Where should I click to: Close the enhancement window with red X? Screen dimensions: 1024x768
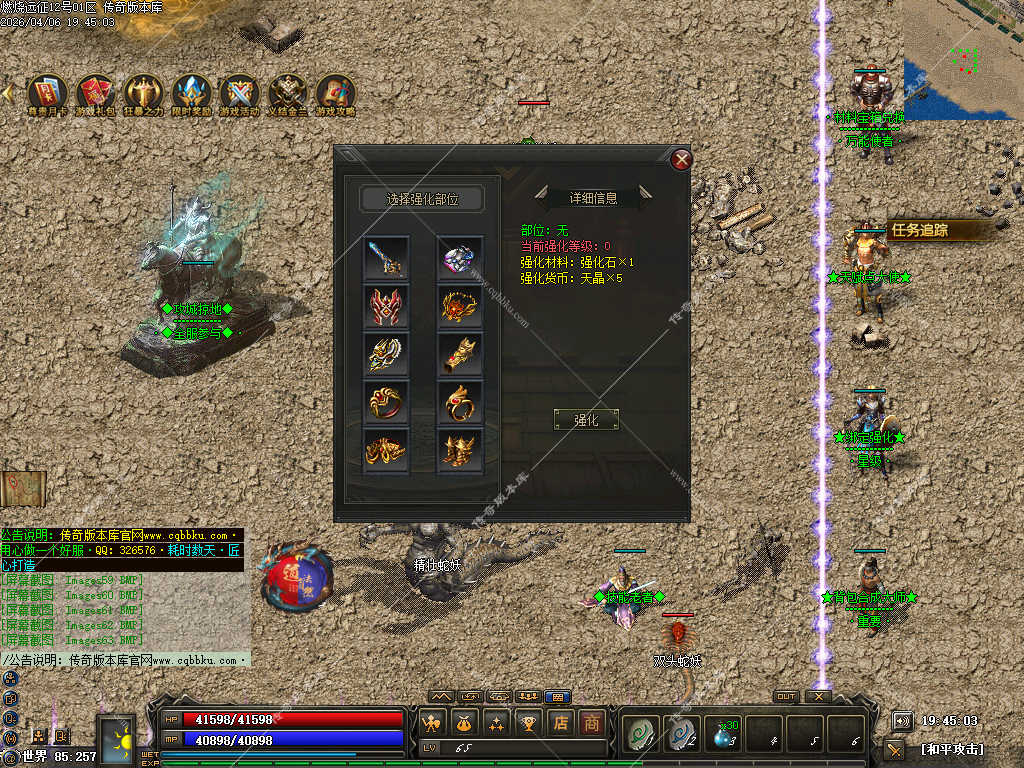coord(682,159)
